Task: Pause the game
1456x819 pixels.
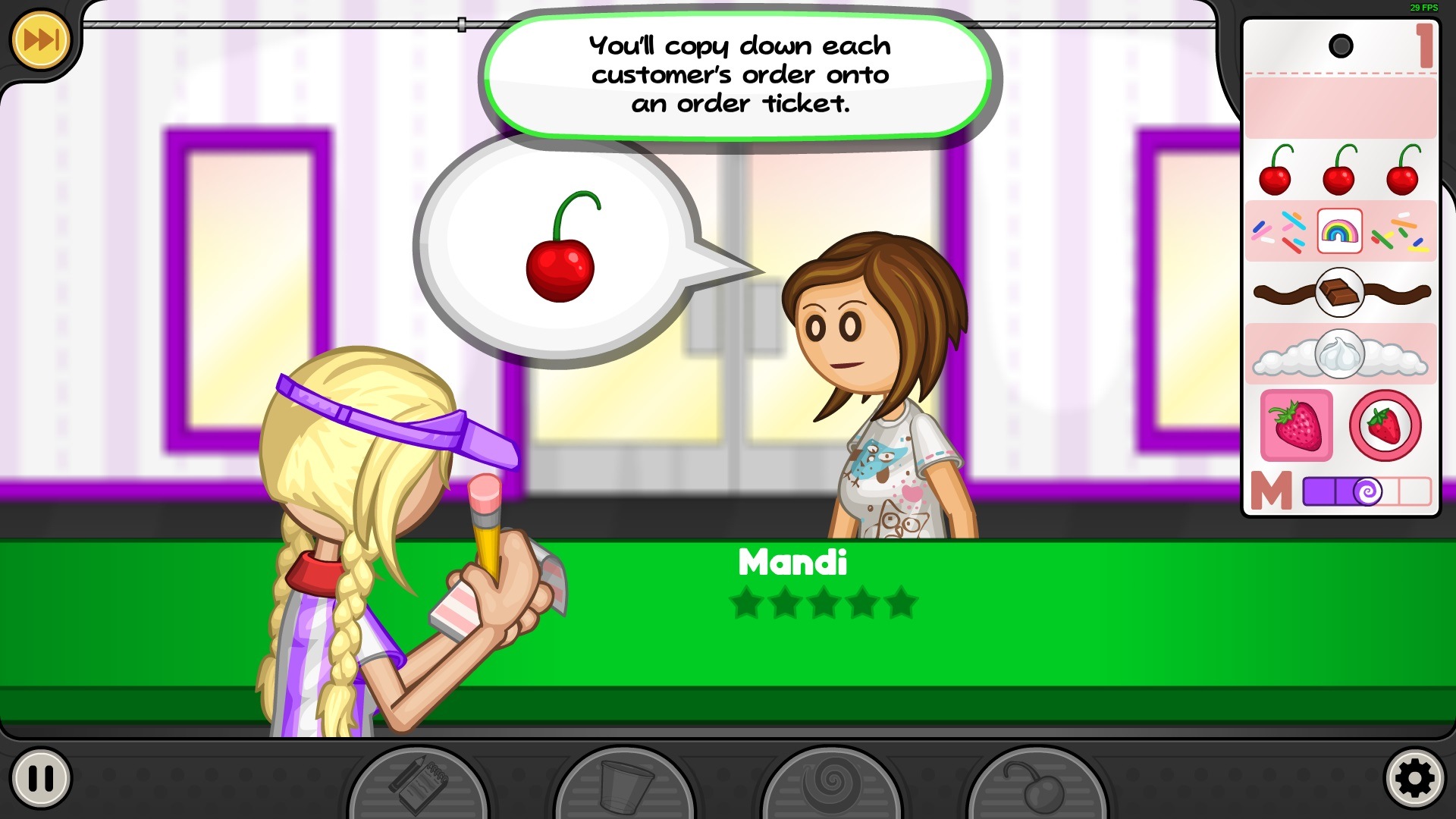Action: (41, 778)
